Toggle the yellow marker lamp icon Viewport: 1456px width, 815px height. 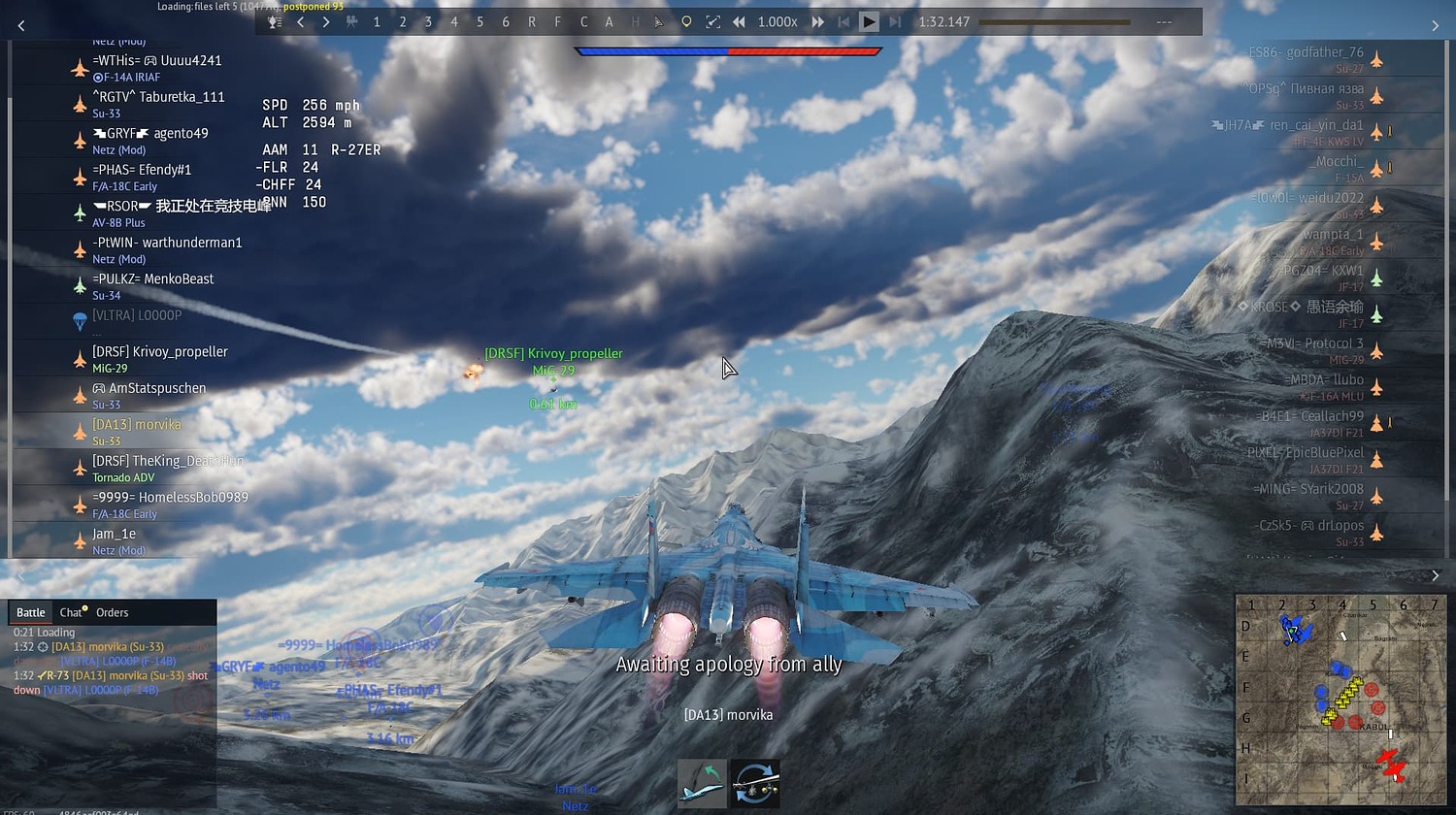(x=686, y=20)
